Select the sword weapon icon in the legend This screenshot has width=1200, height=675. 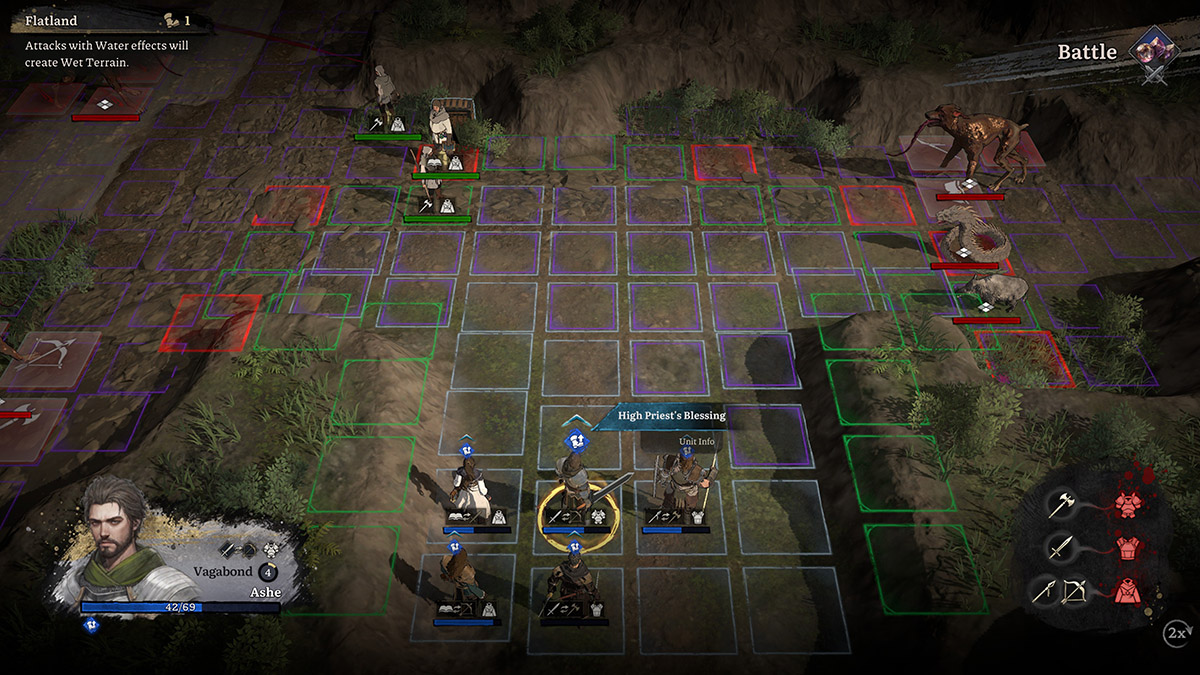[x=1061, y=548]
